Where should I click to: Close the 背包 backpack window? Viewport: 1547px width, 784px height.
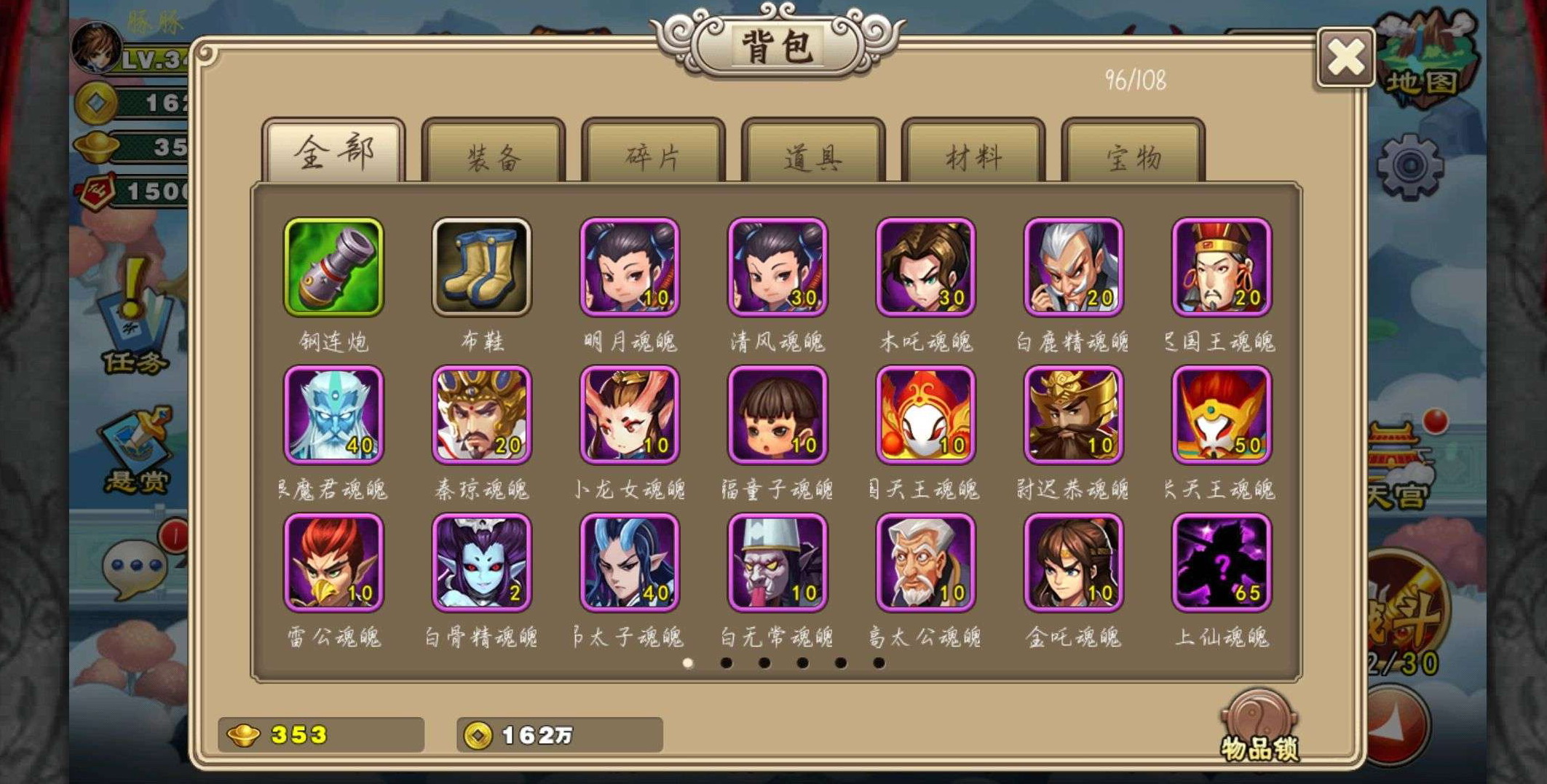[x=1345, y=58]
